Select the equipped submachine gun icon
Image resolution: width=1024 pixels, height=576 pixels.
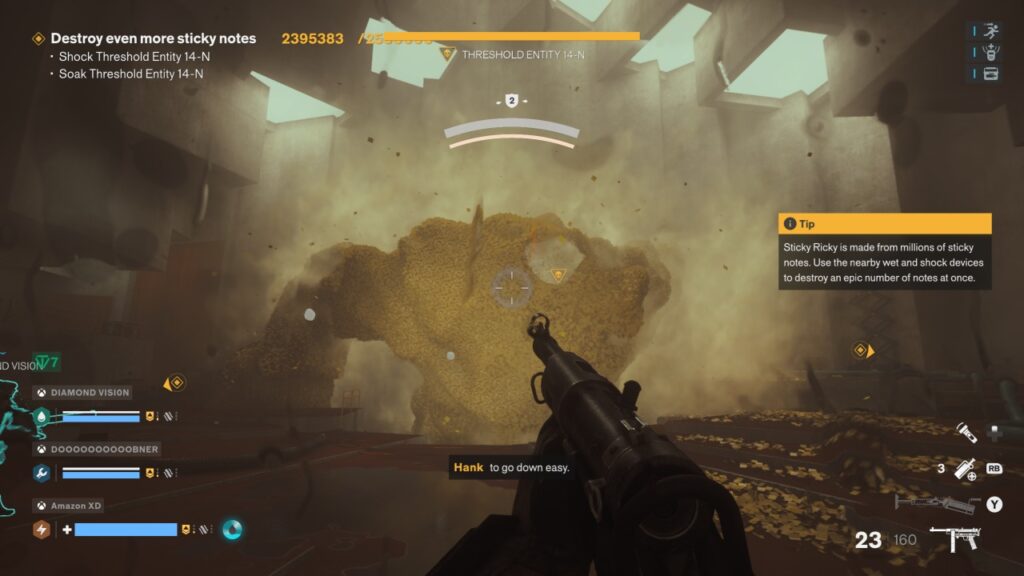click(x=955, y=540)
